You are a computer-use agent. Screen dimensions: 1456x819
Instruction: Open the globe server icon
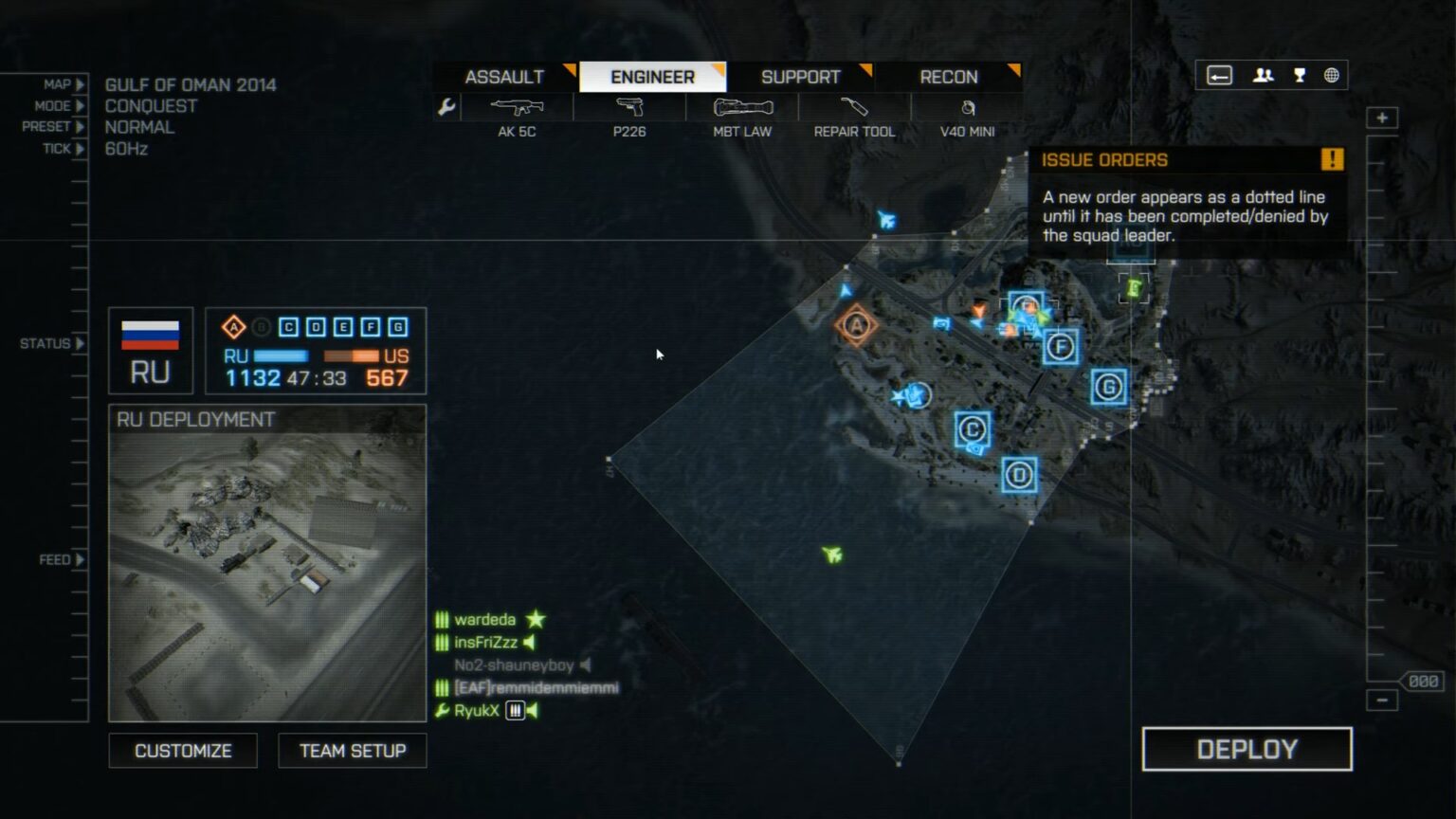pyautogui.click(x=1333, y=74)
